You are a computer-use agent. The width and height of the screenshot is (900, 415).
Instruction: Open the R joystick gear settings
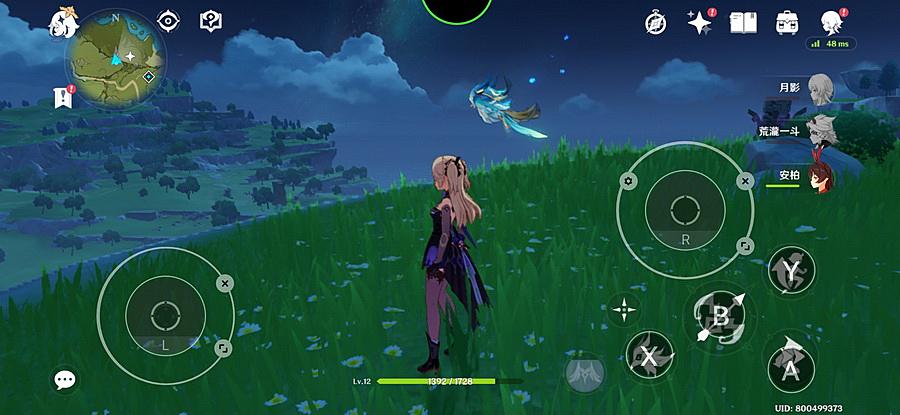[x=628, y=181]
